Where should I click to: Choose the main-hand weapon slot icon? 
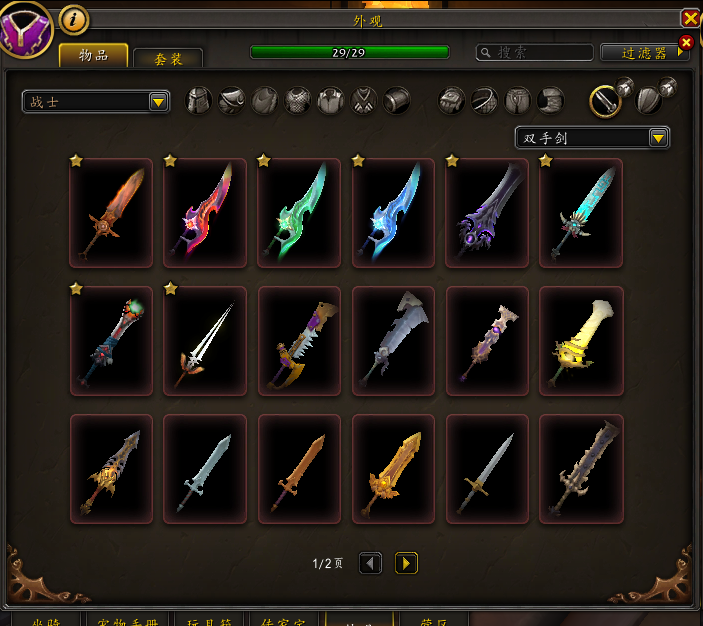(606, 100)
